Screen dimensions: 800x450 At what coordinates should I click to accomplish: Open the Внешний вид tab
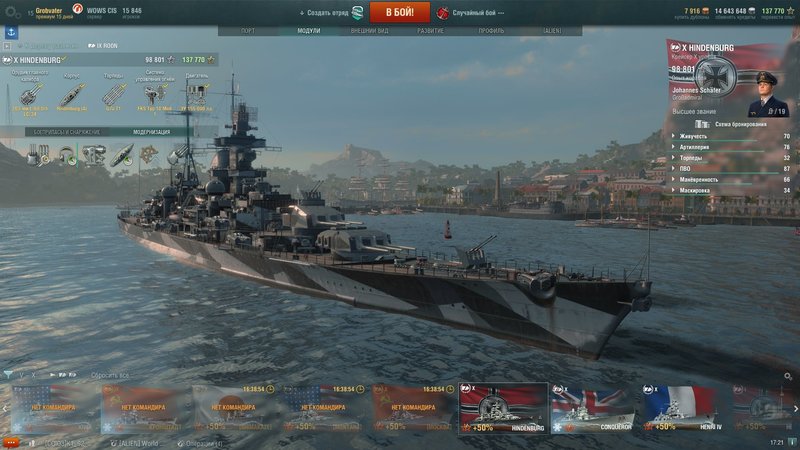tap(370, 31)
